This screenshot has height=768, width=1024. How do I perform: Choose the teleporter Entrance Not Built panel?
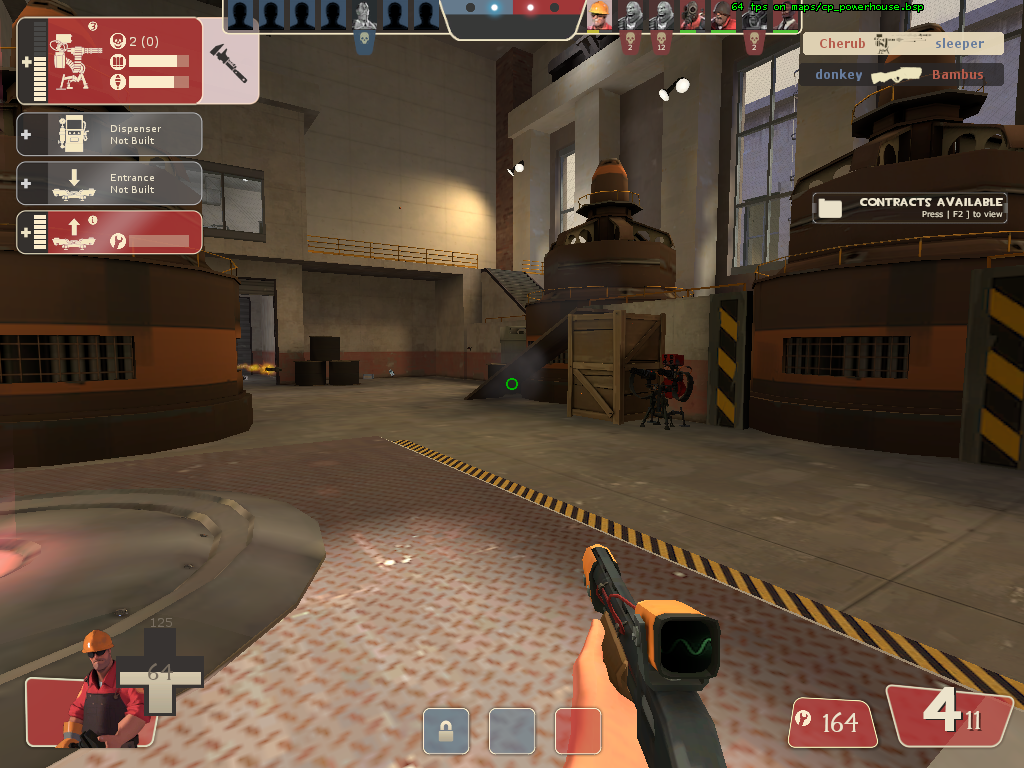[110, 183]
